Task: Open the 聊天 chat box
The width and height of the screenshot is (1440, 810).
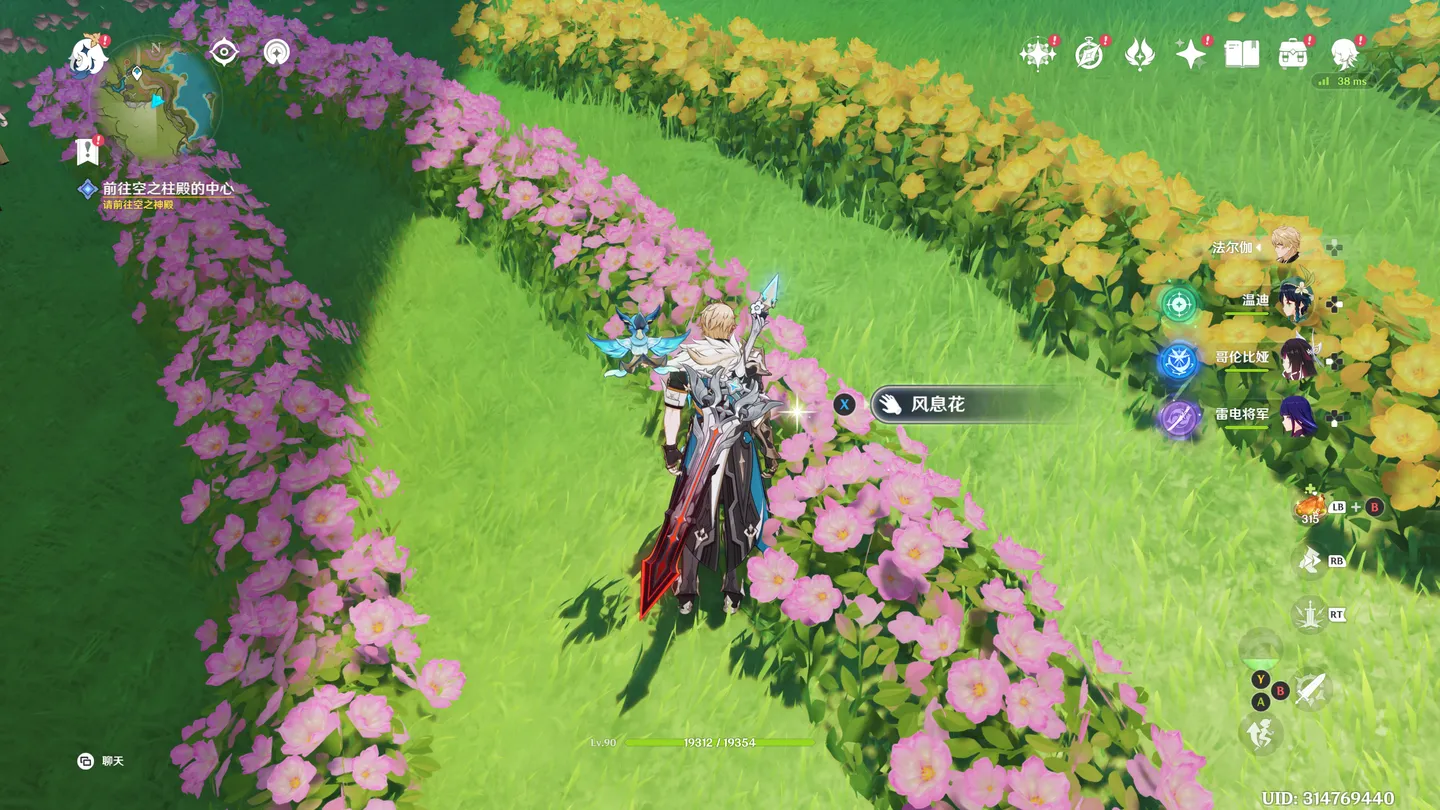Action: tap(100, 761)
